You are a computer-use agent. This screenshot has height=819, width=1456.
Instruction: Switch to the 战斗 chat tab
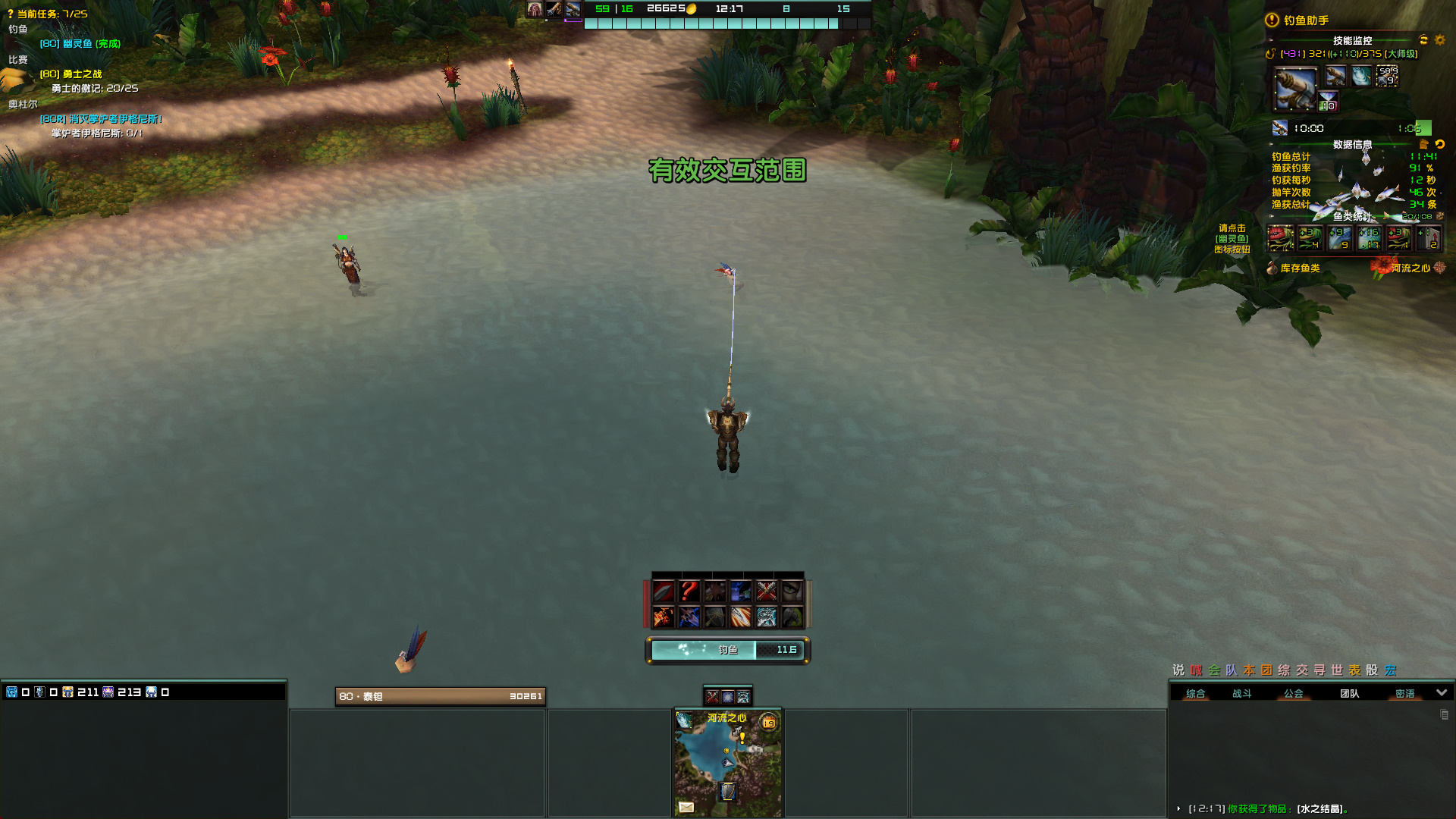click(x=1241, y=693)
